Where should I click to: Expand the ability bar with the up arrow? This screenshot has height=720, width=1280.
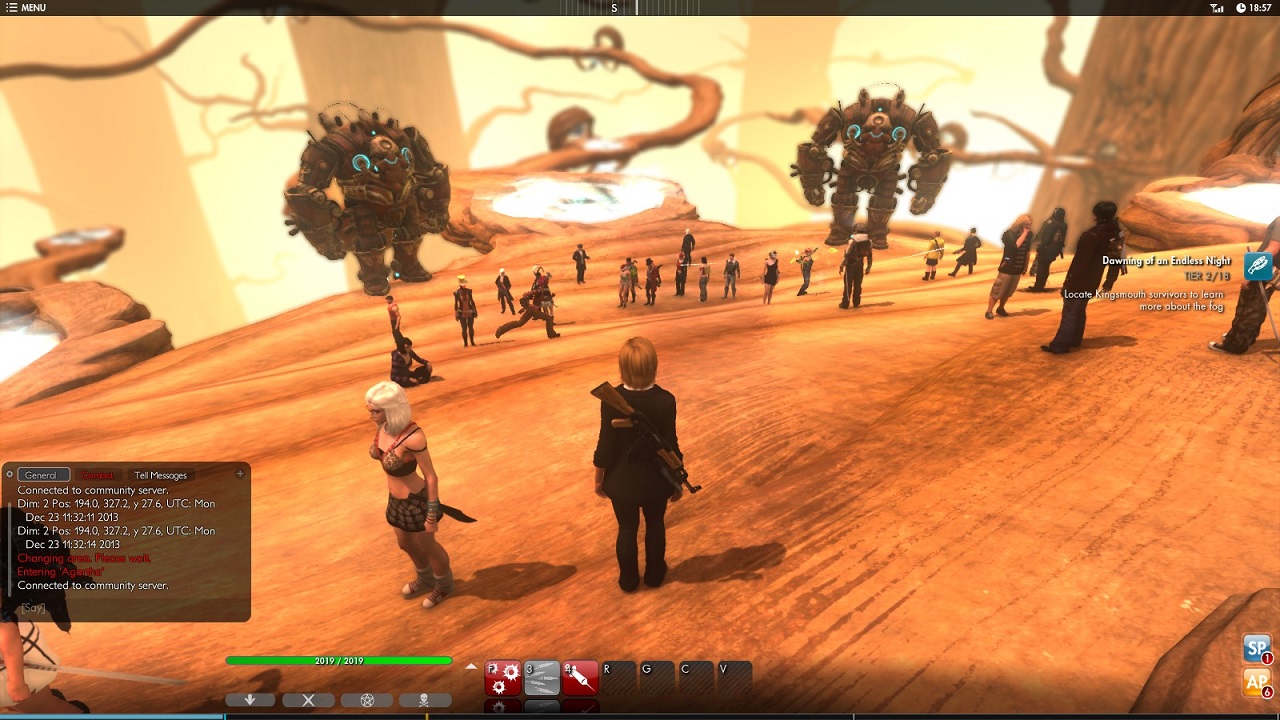[472, 666]
